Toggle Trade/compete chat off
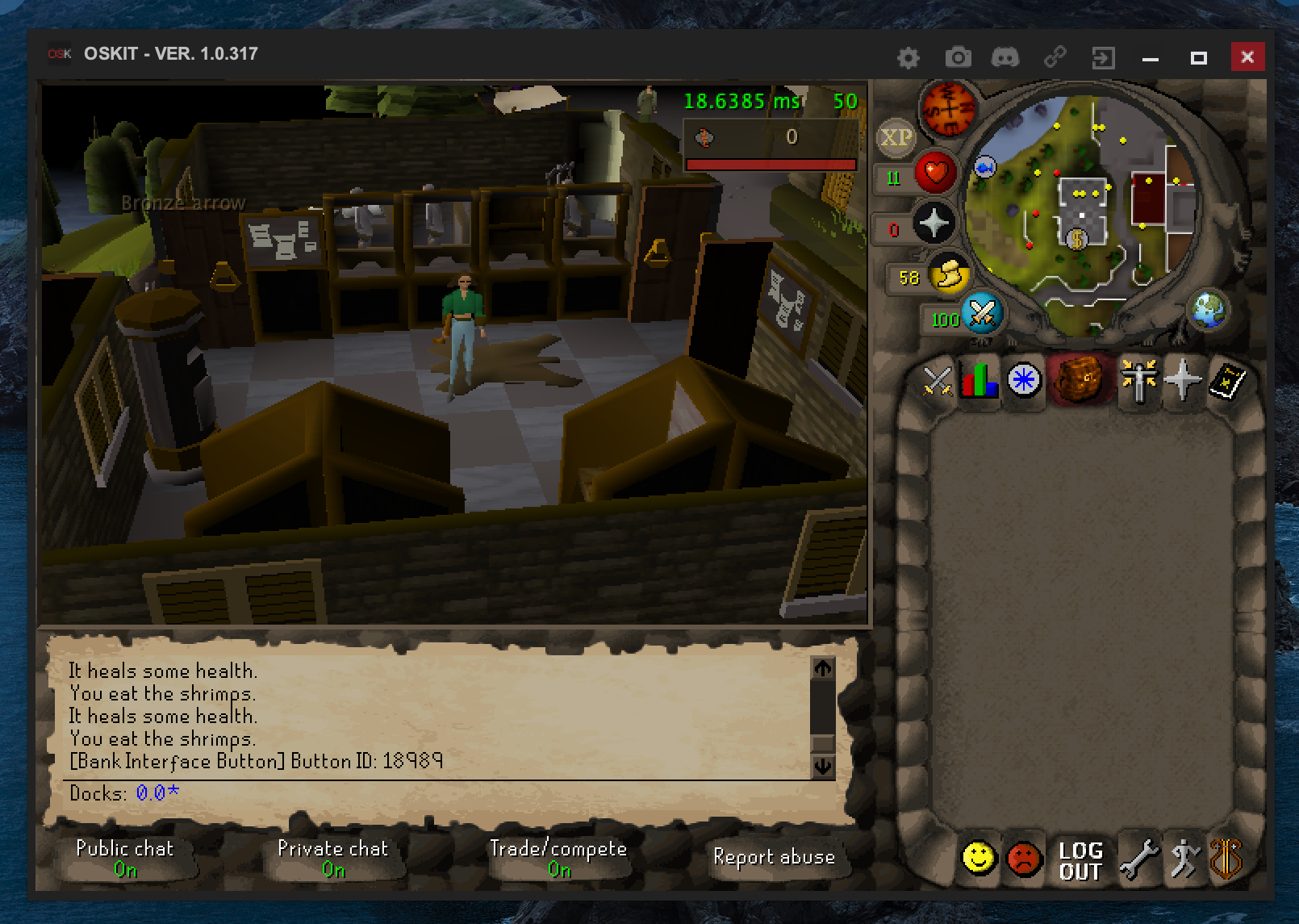The width and height of the screenshot is (1299, 924). pos(559,858)
